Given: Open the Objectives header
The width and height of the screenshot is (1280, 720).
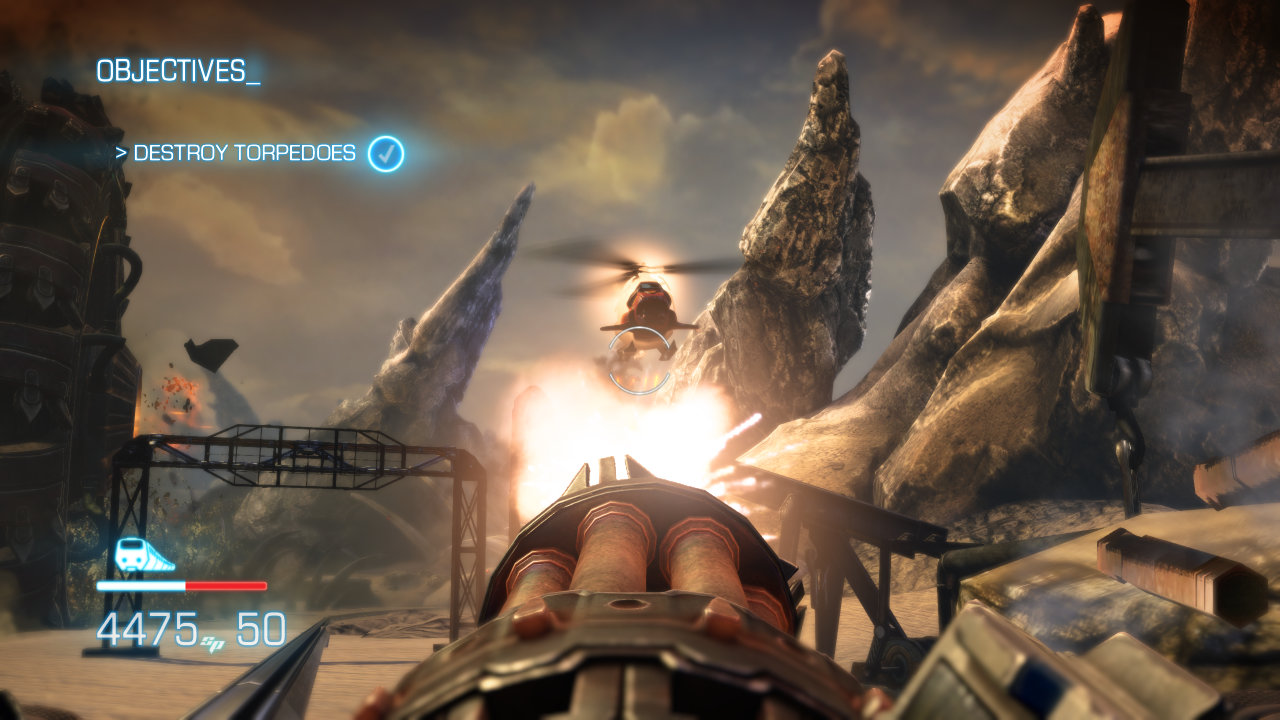Looking at the screenshot, I should tap(178, 71).
